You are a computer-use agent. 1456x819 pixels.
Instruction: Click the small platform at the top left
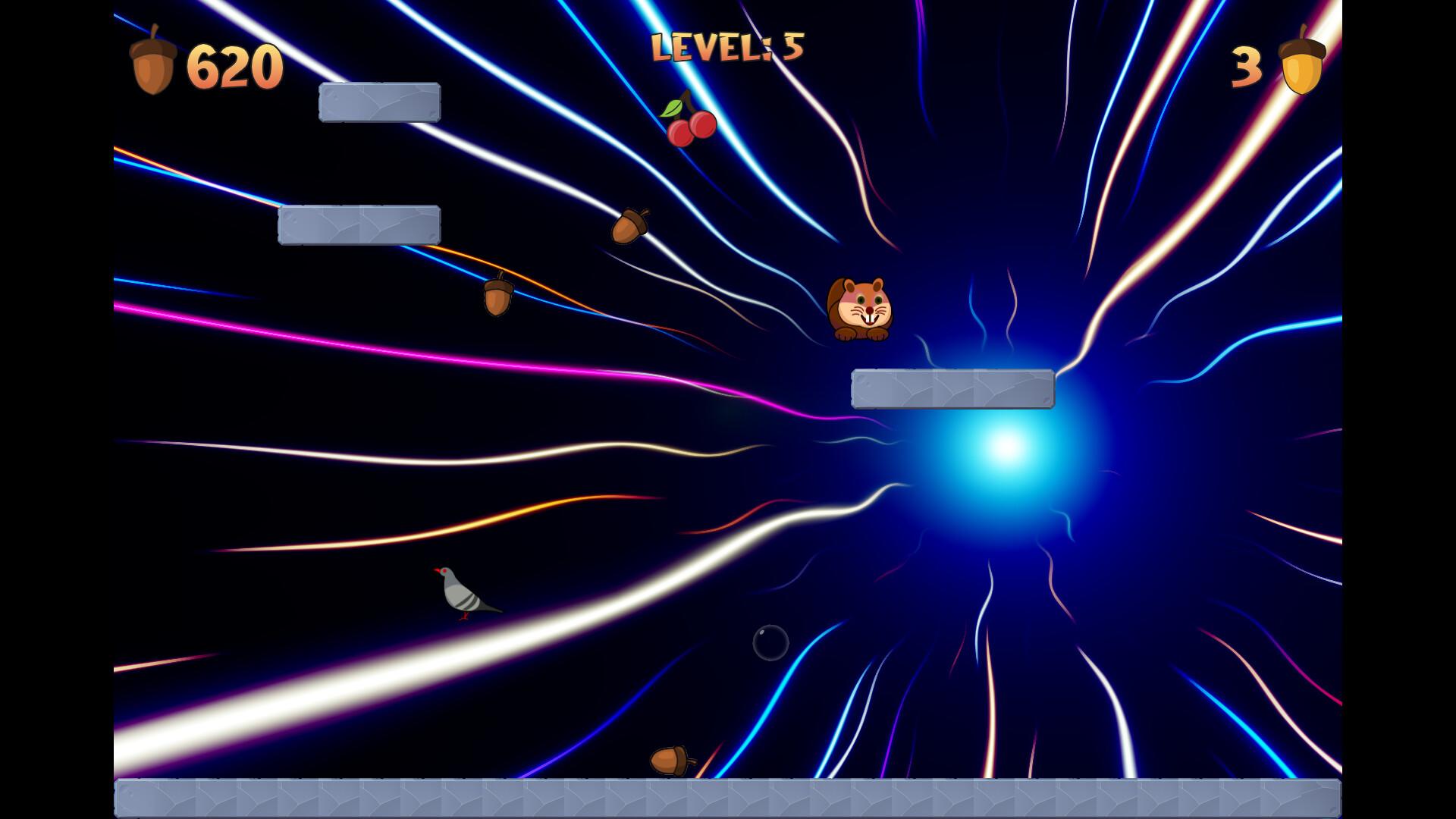point(380,102)
